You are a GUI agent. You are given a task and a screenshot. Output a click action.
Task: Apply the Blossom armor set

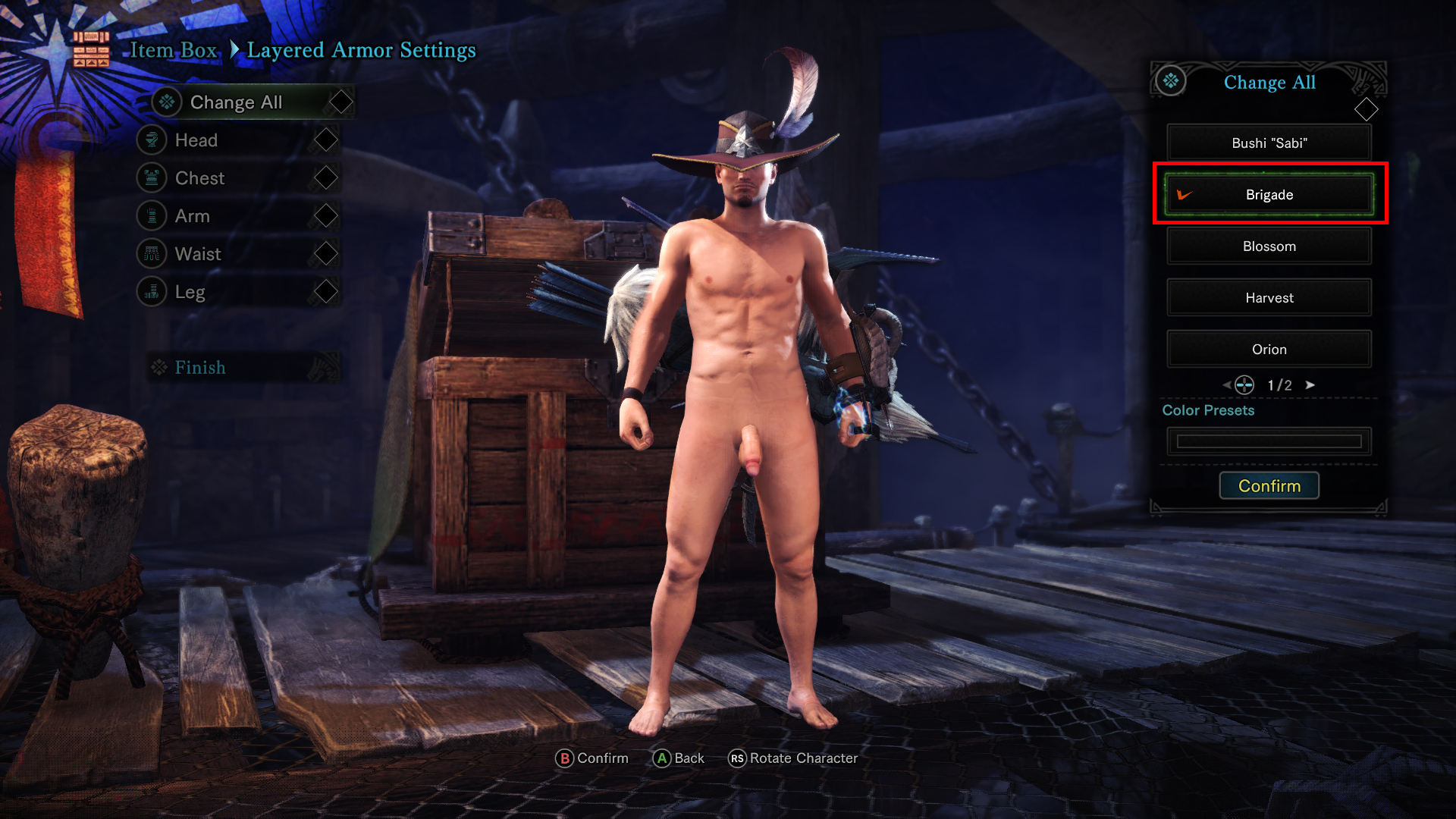(1269, 246)
